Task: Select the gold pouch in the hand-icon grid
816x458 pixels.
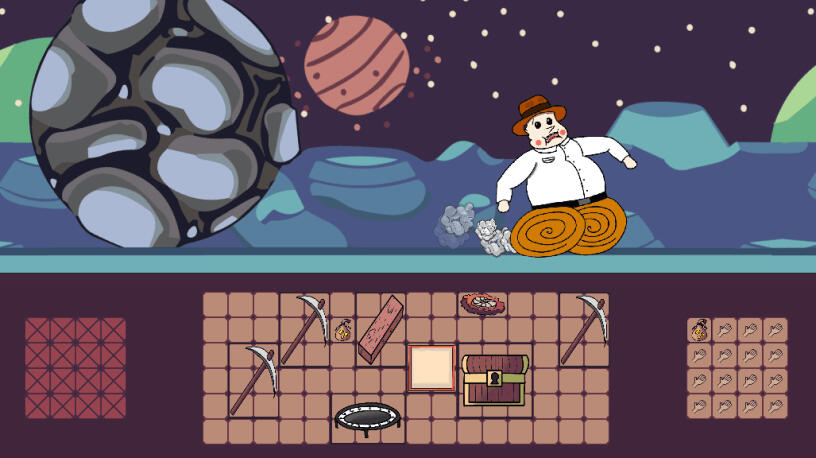Action: pyautogui.click(x=699, y=329)
